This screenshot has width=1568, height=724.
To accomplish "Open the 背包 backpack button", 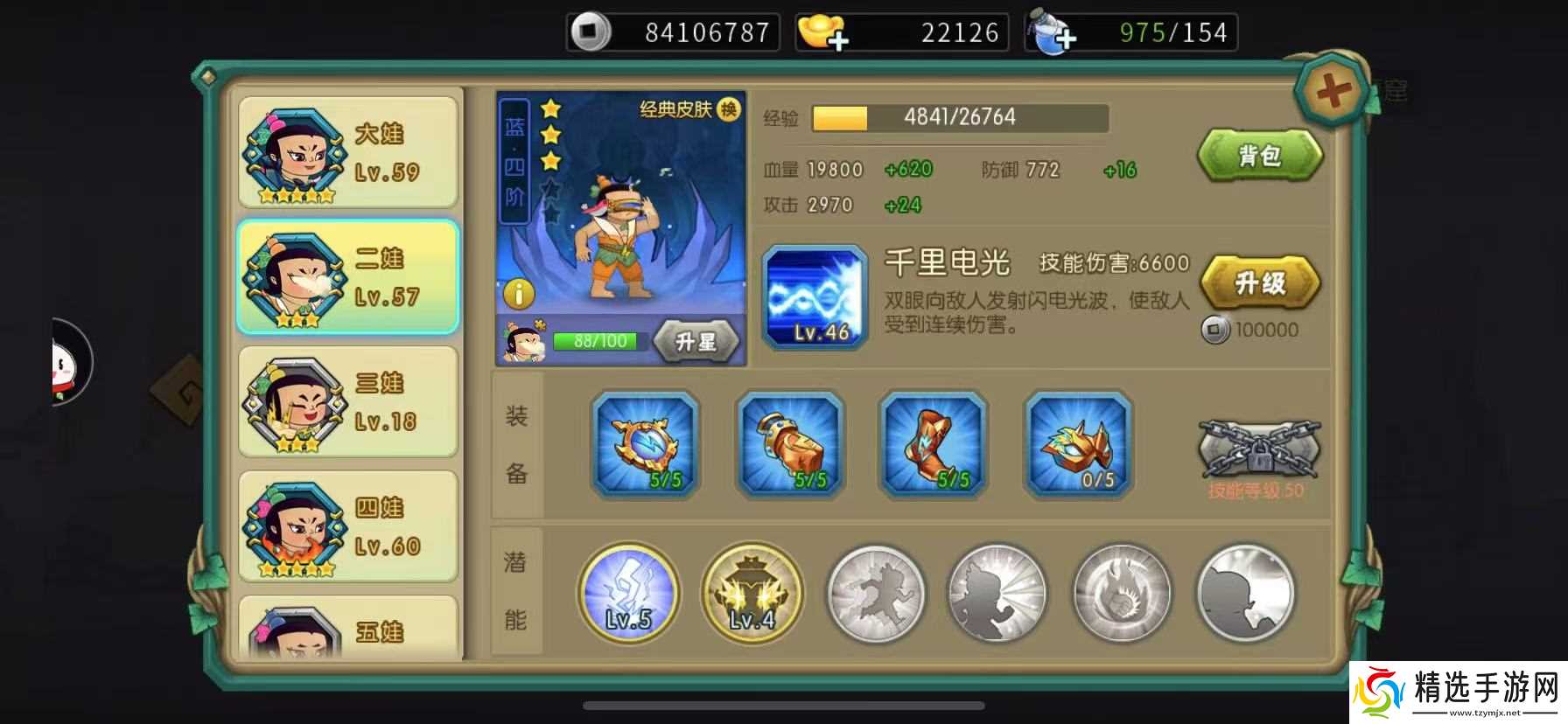I will coord(1260,155).
